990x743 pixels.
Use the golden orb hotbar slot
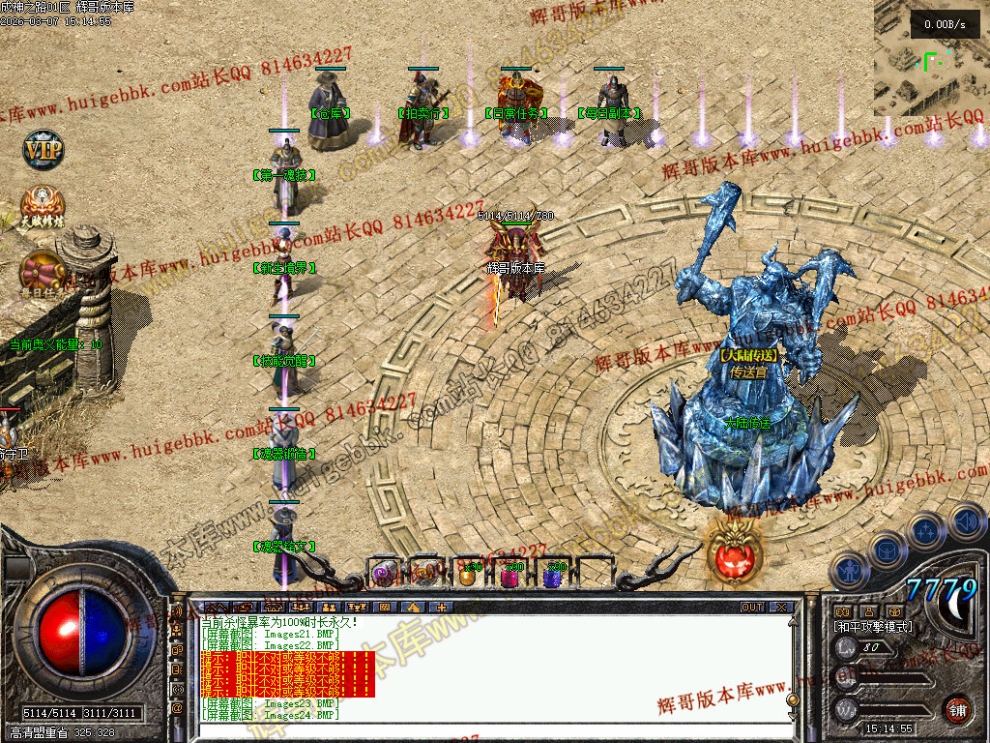(x=468, y=575)
